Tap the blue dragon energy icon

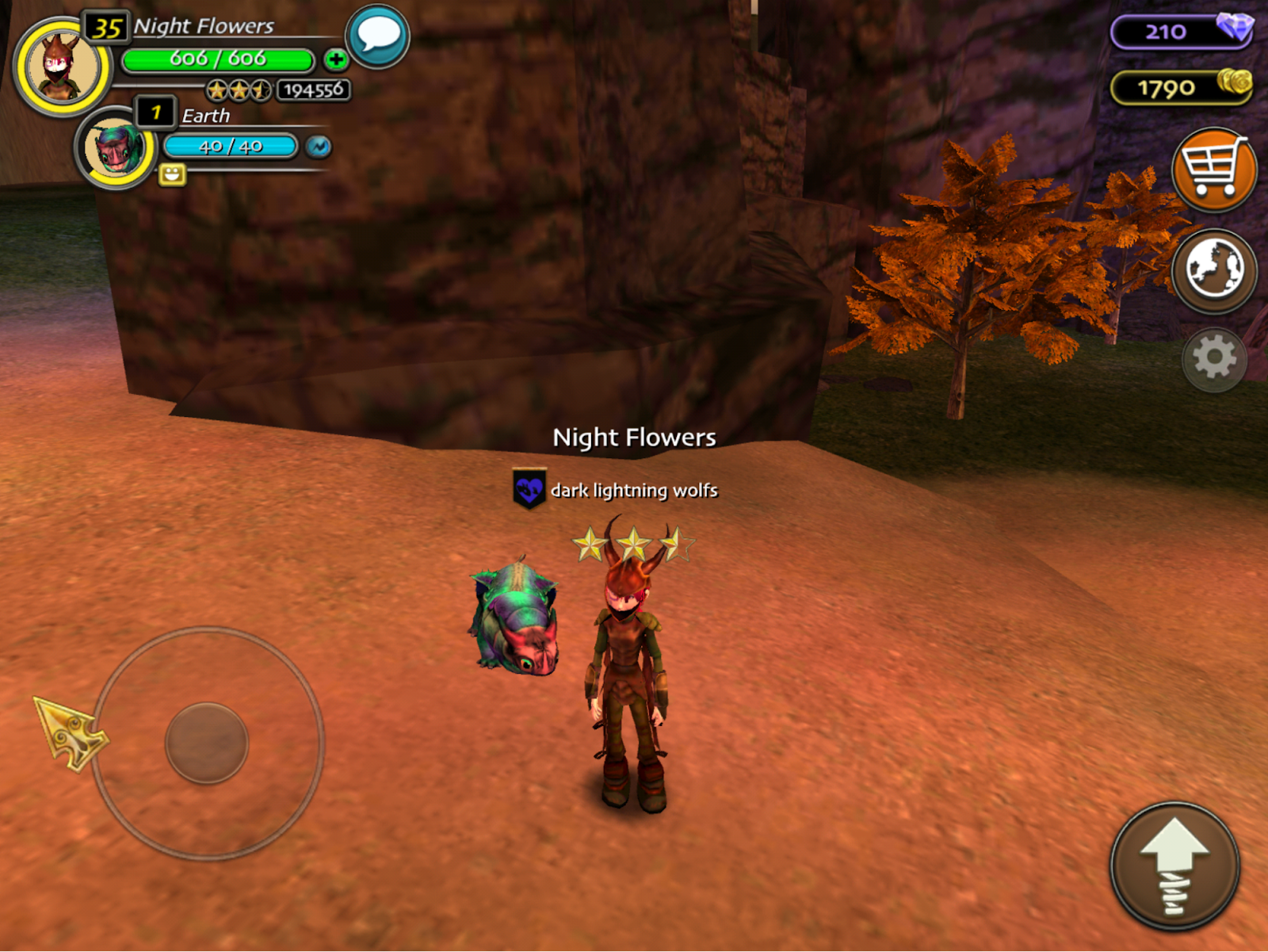(319, 147)
